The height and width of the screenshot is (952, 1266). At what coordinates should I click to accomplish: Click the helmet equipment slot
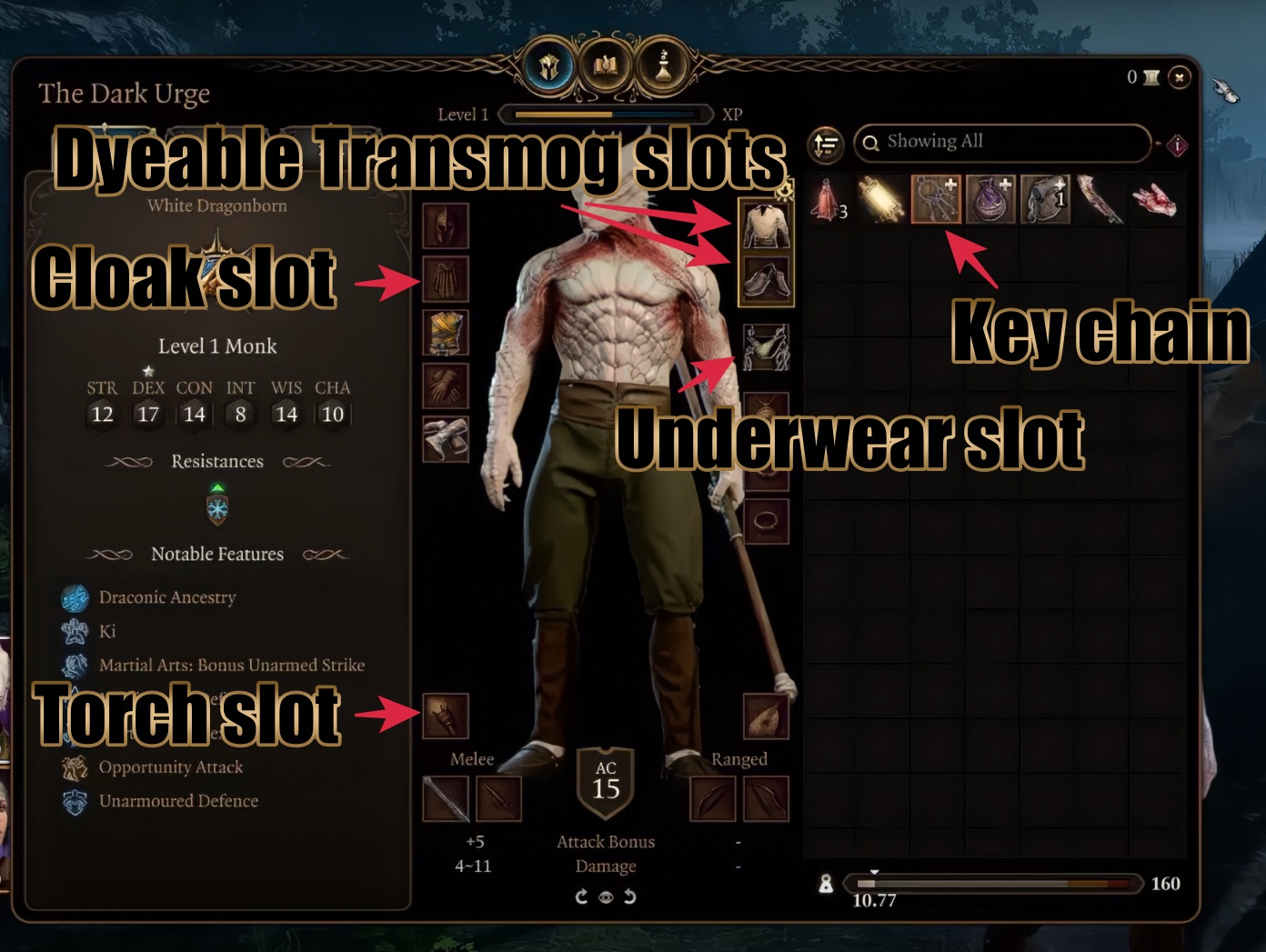coord(446,227)
